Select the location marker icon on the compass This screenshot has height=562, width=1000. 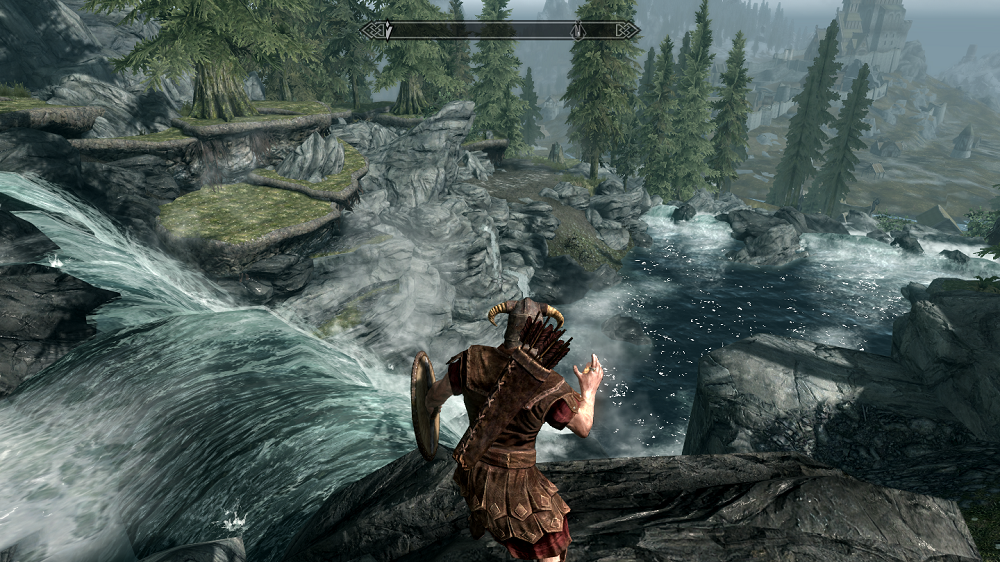click(x=577, y=31)
